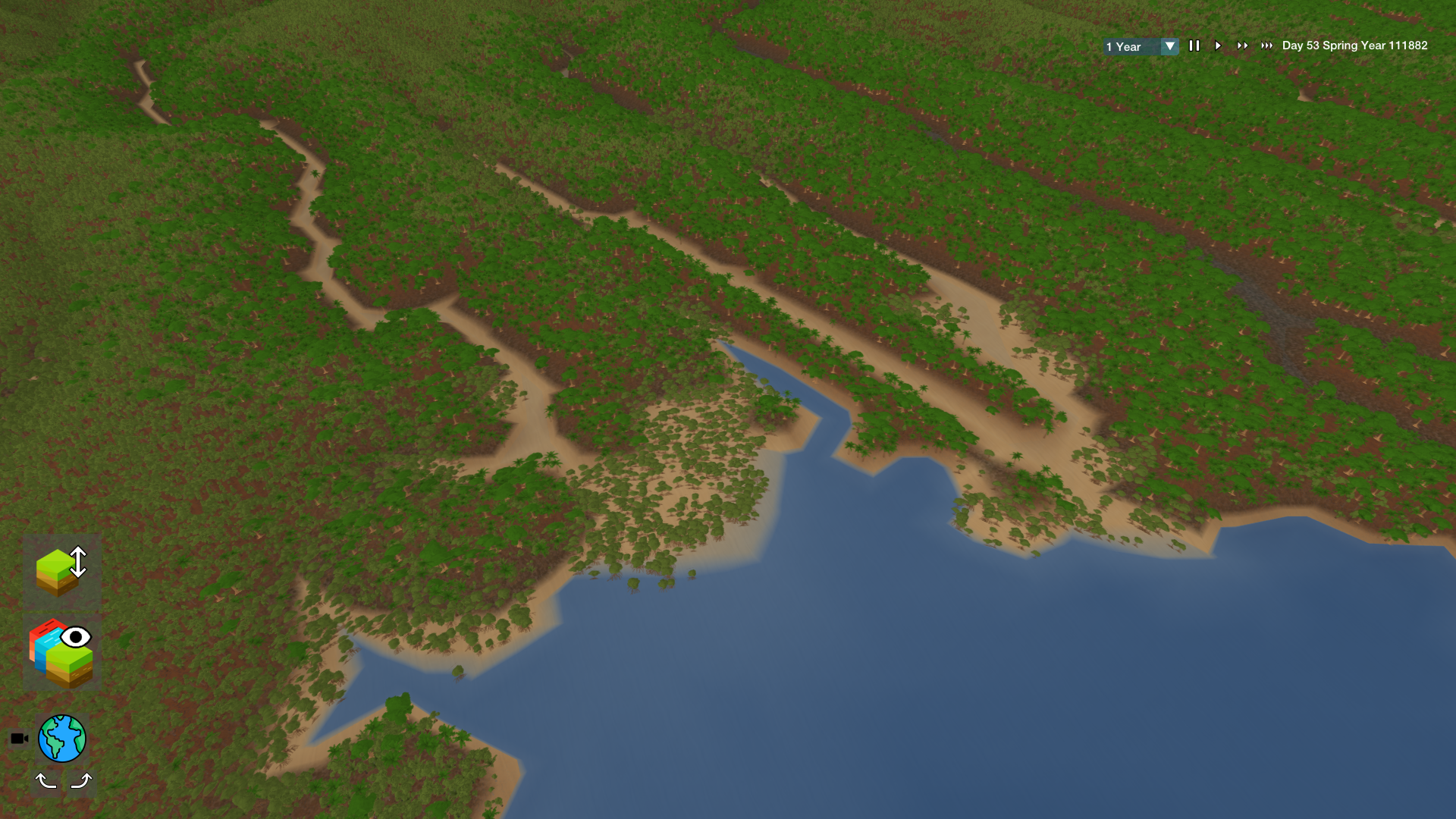
Task: Enable double-arrow fast simulation speed
Action: [1243, 45]
